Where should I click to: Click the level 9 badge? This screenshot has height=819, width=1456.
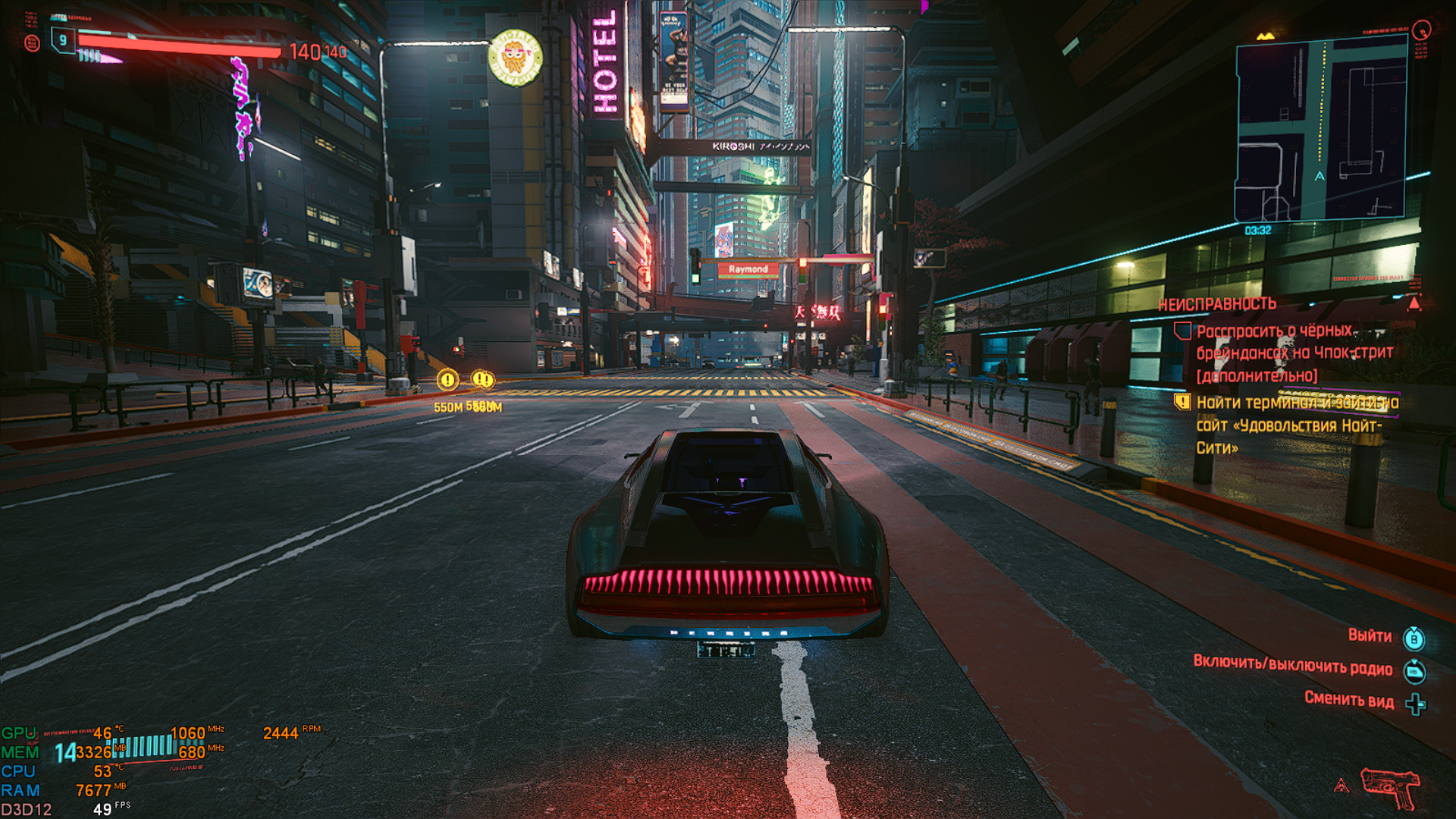(63, 40)
